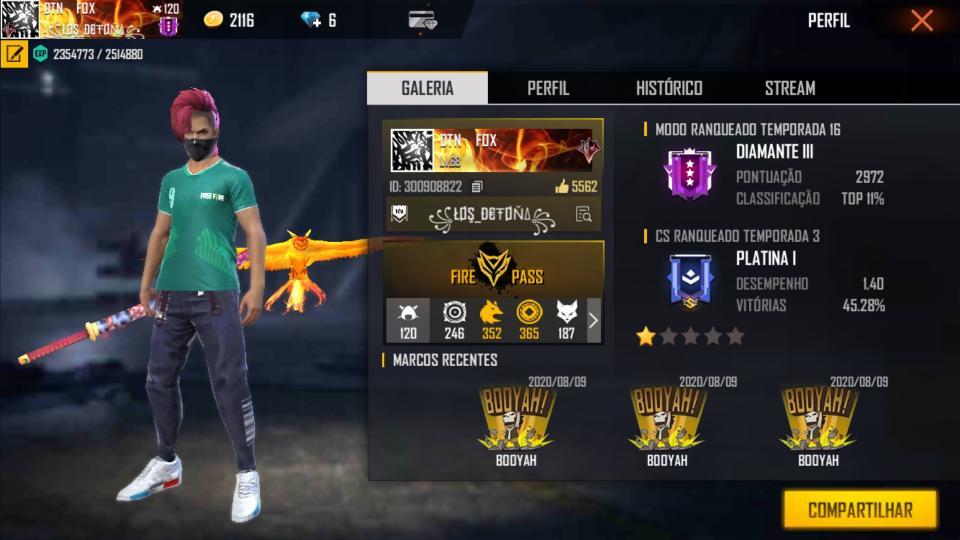Click the player avatar in the top bar

pos(20,19)
